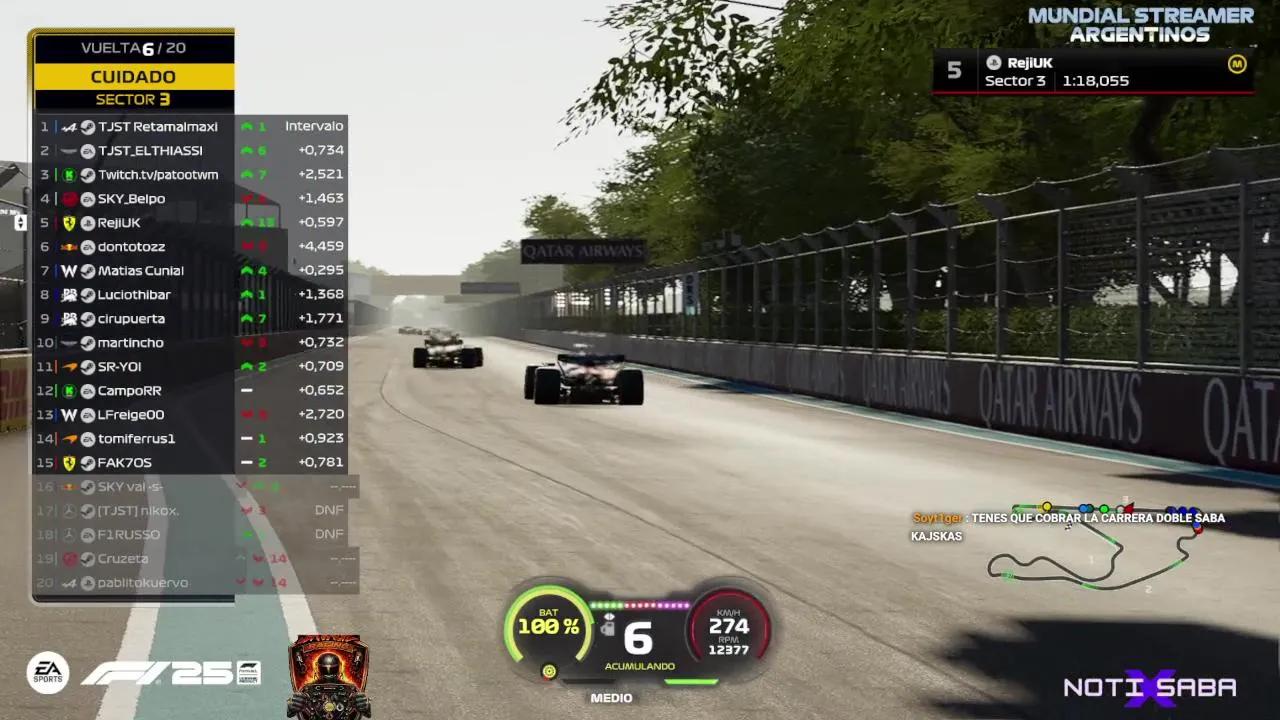Select SKY_Belpo standings row
The width and height of the screenshot is (1280, 720).
131,199
